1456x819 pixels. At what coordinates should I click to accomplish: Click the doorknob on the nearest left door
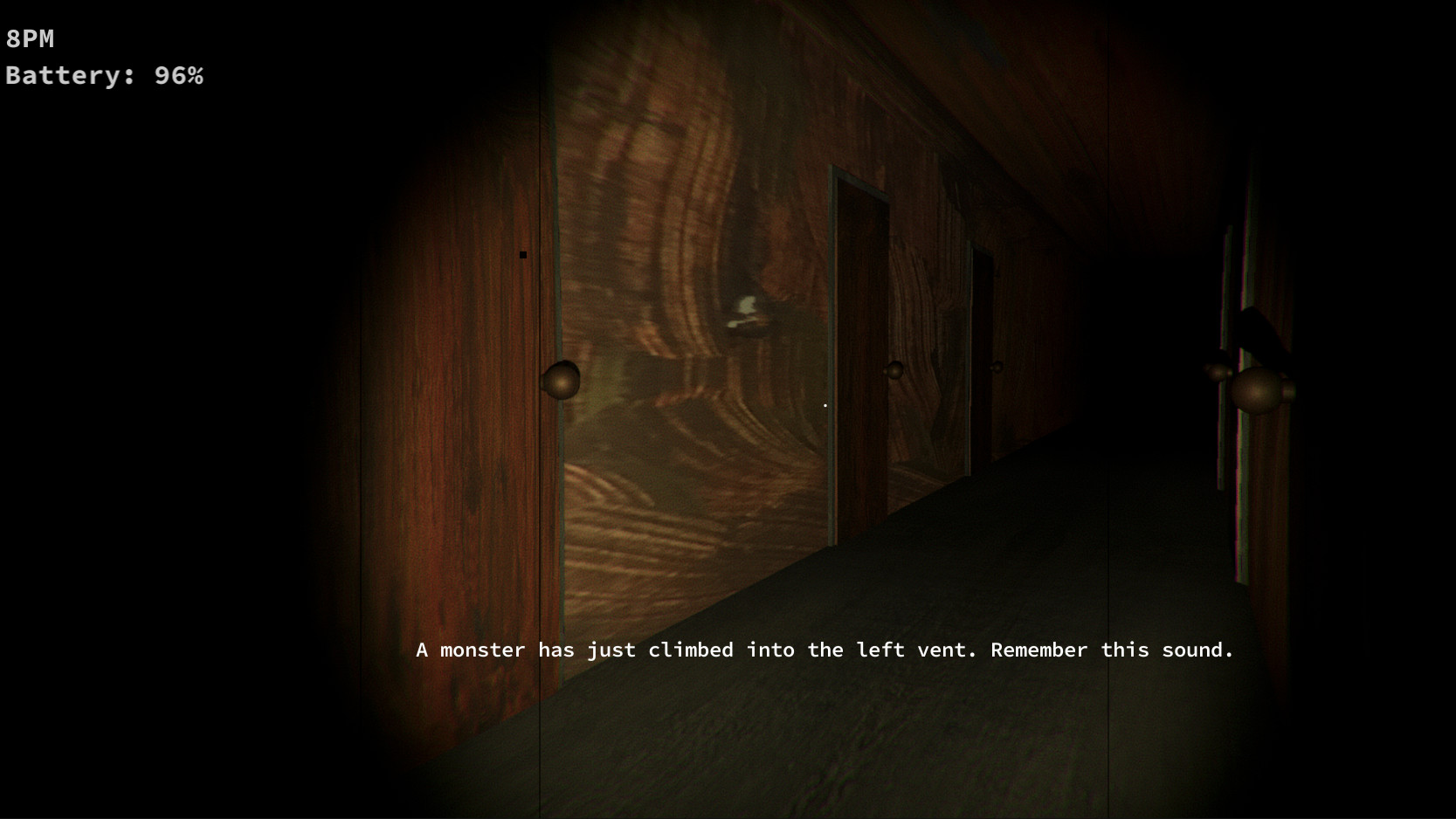[x=562, y=379]
